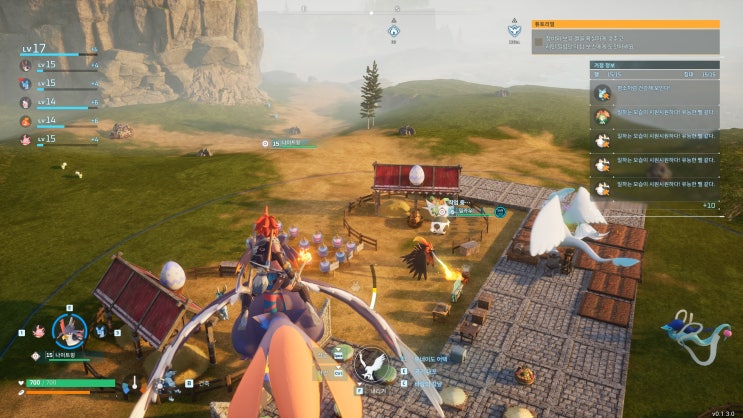Click the thermometer temperature icon
The width and height of the screenshot is (743, 418).
[x=133, y=383]
